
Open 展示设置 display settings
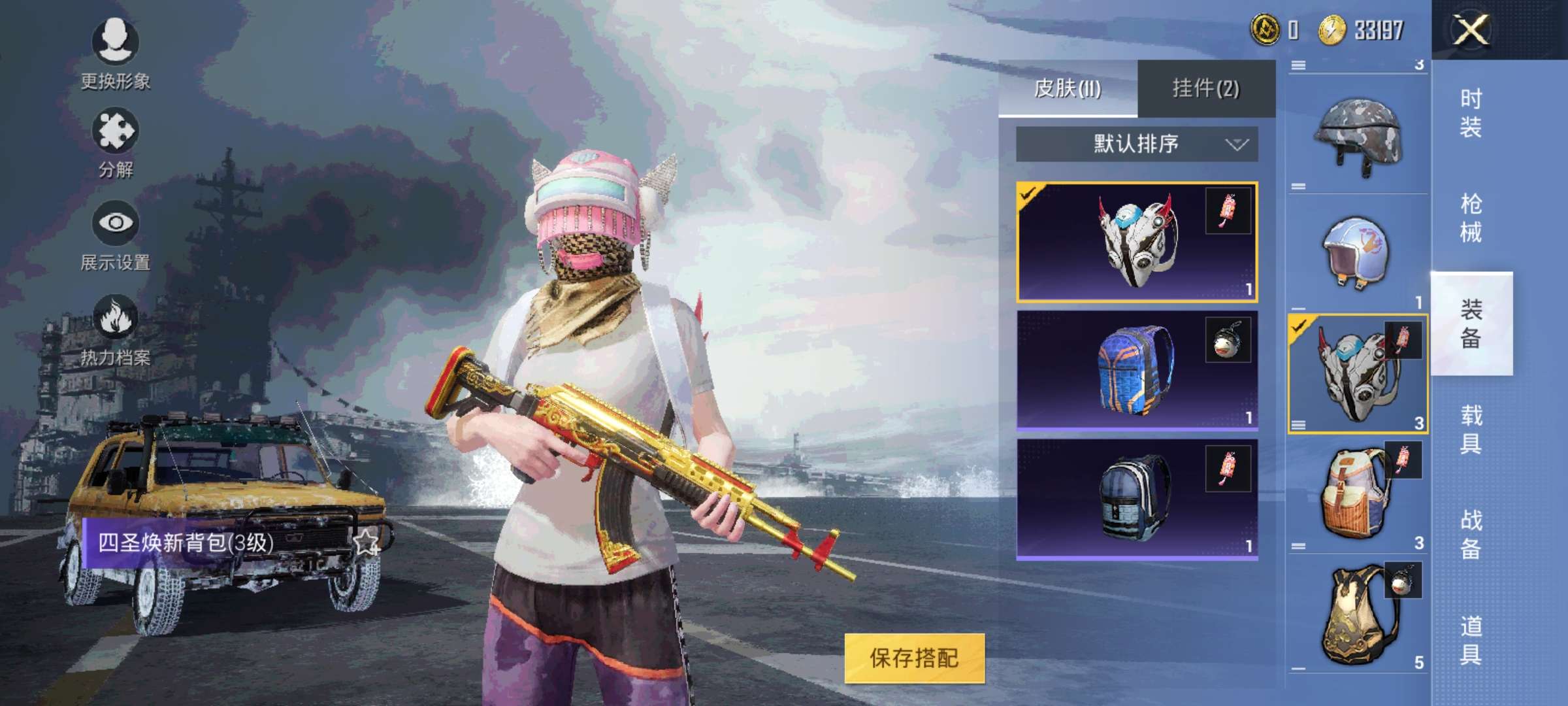(x=116, y=226)
